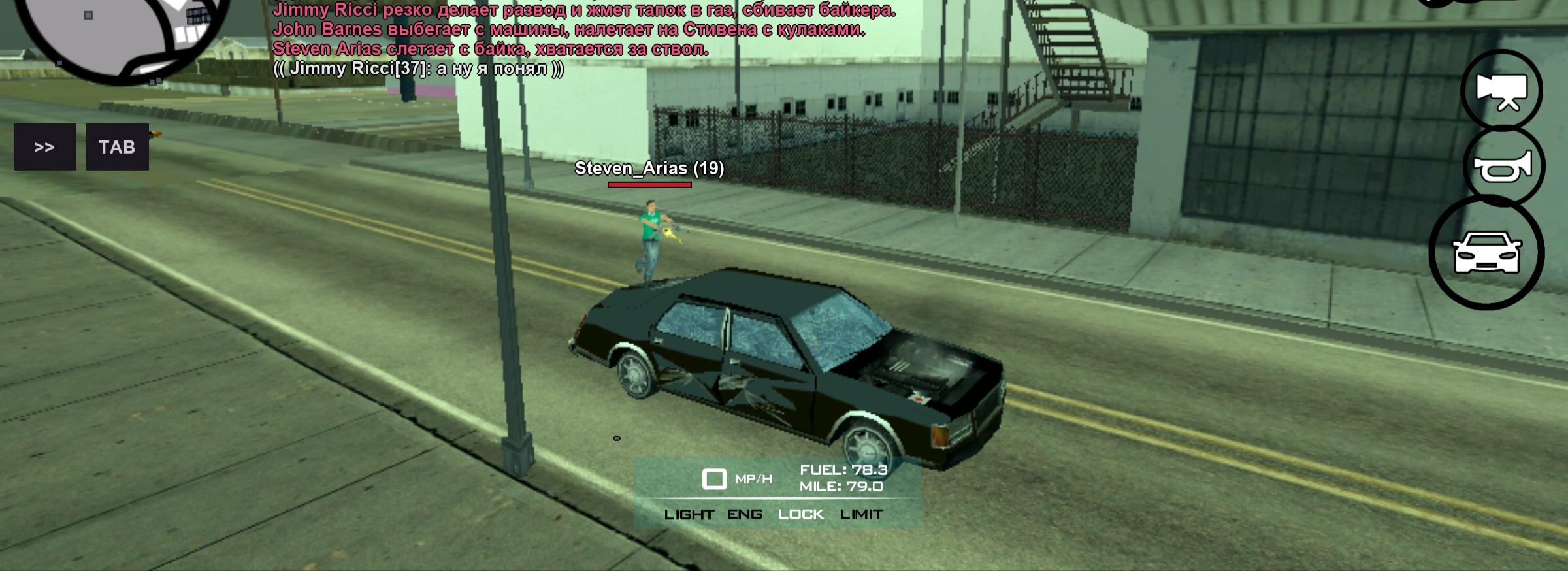Honk using the horn button
This screenshot has width=1568, height=571.
[1503, 167]
